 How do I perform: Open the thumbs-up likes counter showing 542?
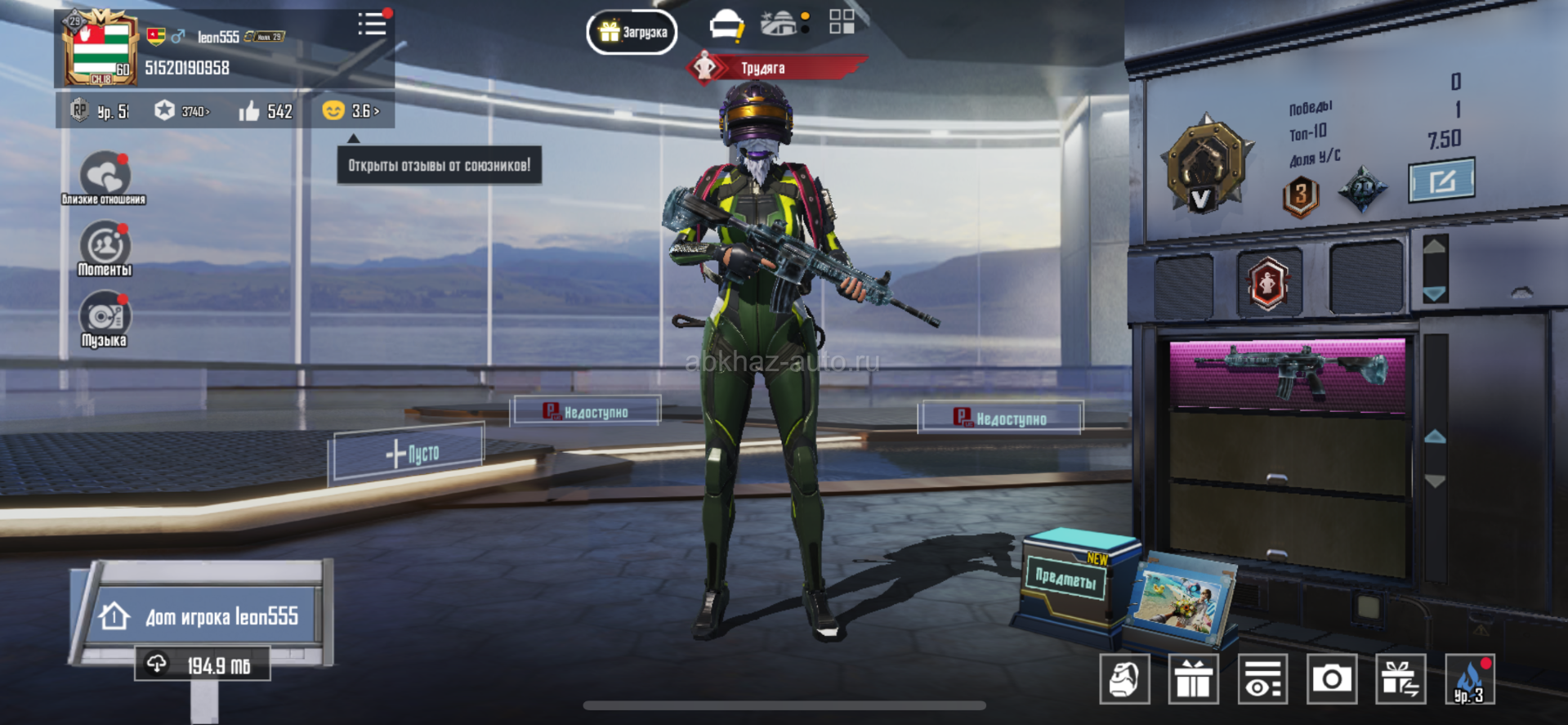coord(266,111)
